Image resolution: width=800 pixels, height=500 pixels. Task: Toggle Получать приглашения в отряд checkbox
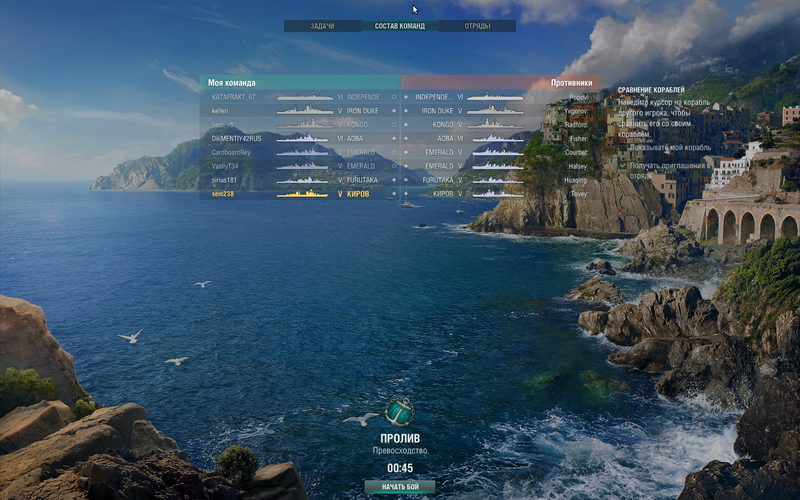tap(622, 165)
